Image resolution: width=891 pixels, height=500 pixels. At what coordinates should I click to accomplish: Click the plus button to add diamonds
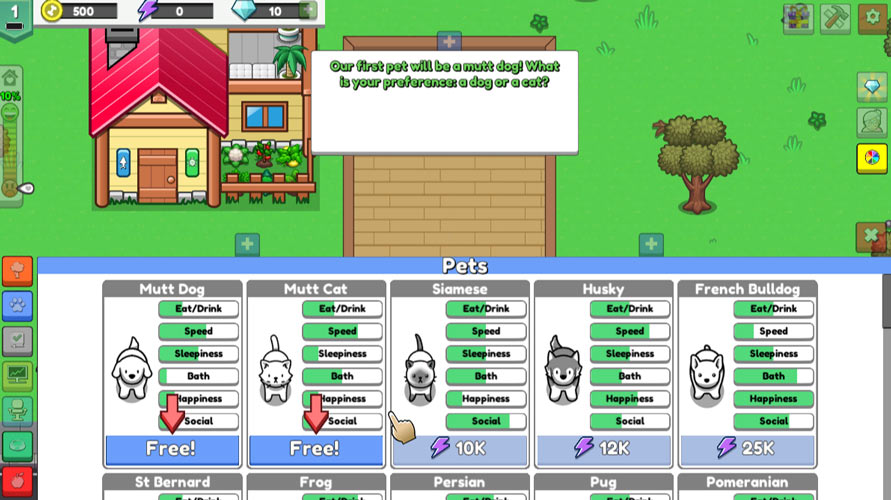309,11
